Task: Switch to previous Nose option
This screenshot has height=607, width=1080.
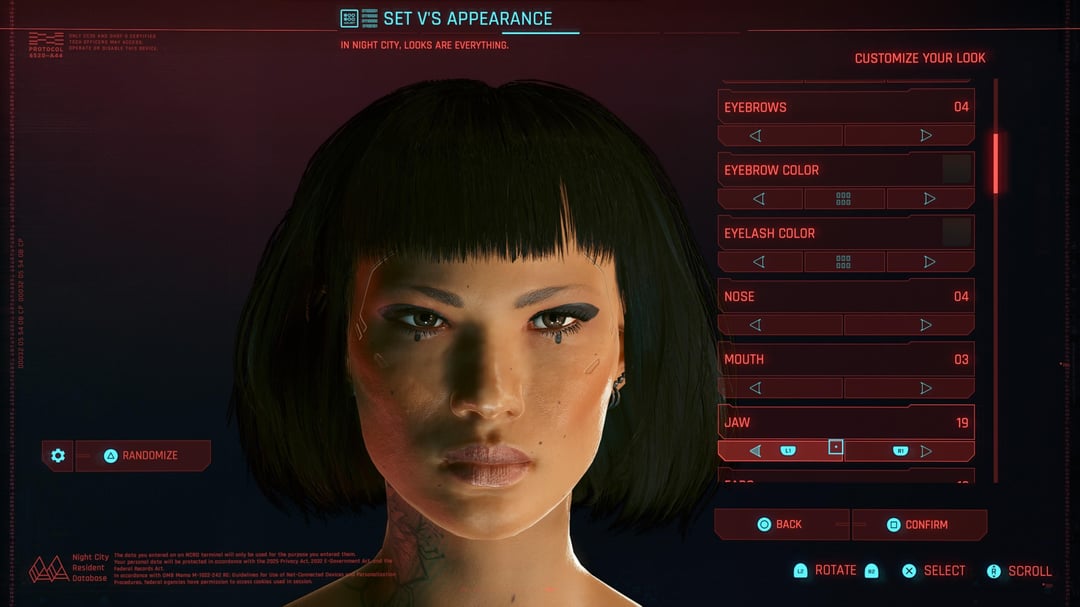Action: tap(756, 324)
